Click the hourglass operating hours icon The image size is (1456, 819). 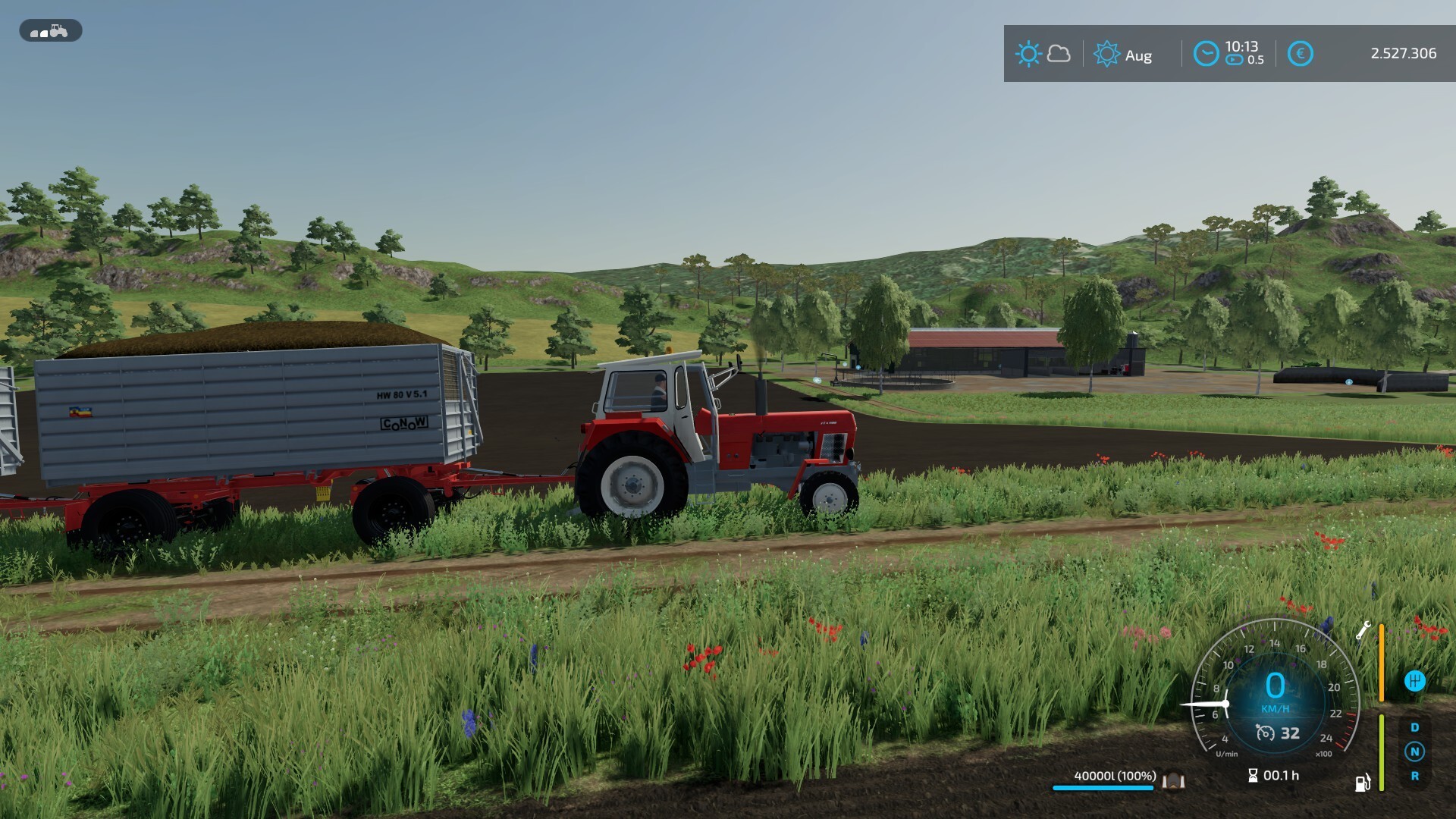[x=1253, y=775]
